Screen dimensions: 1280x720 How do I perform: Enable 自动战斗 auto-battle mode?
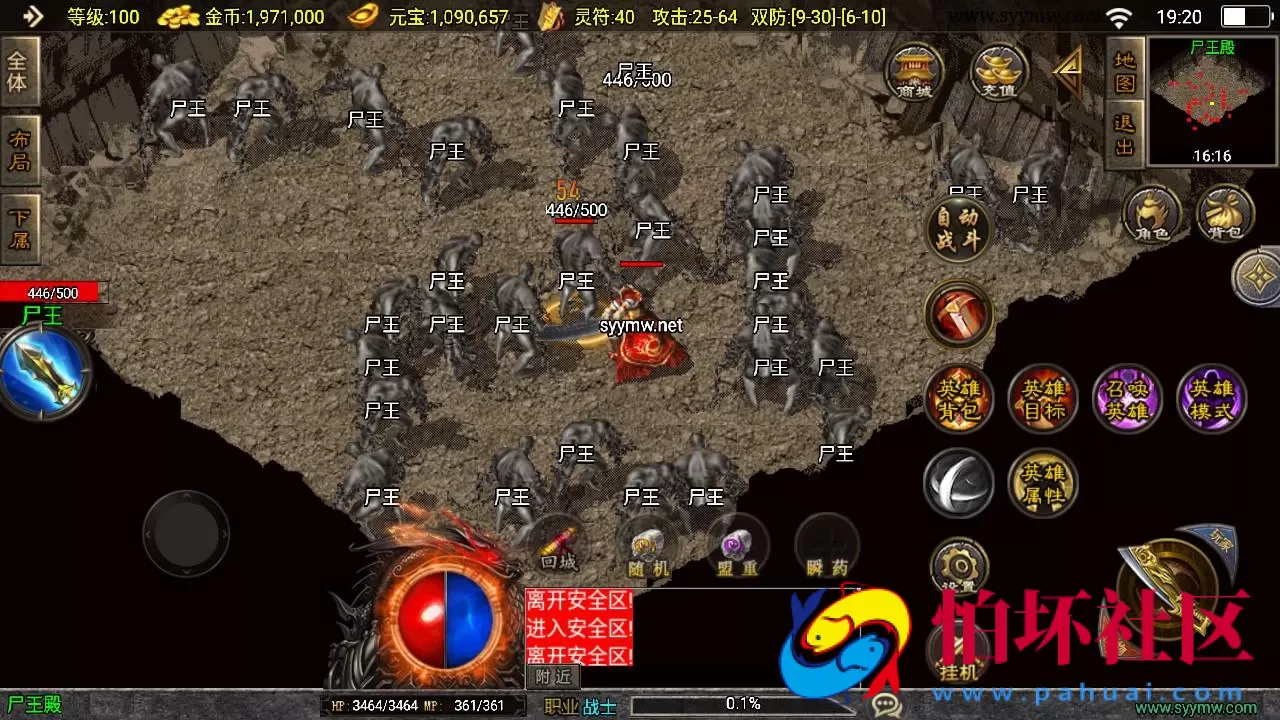959,230
